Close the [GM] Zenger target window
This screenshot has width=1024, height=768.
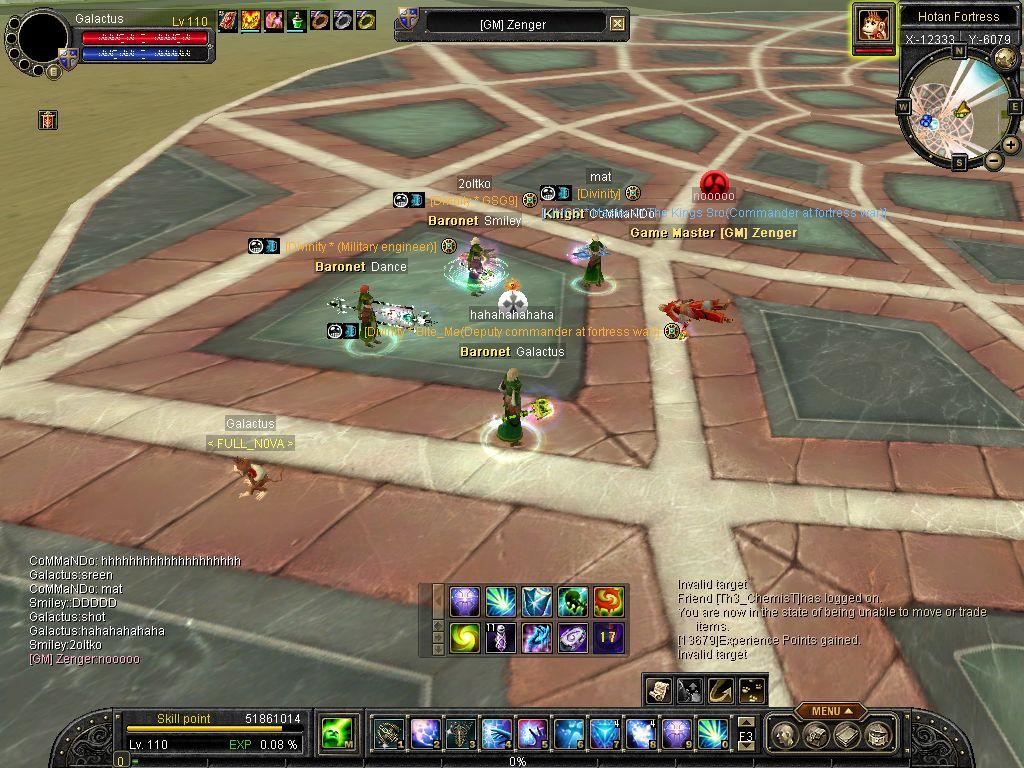pyautogui.click(x=617, y=23)
